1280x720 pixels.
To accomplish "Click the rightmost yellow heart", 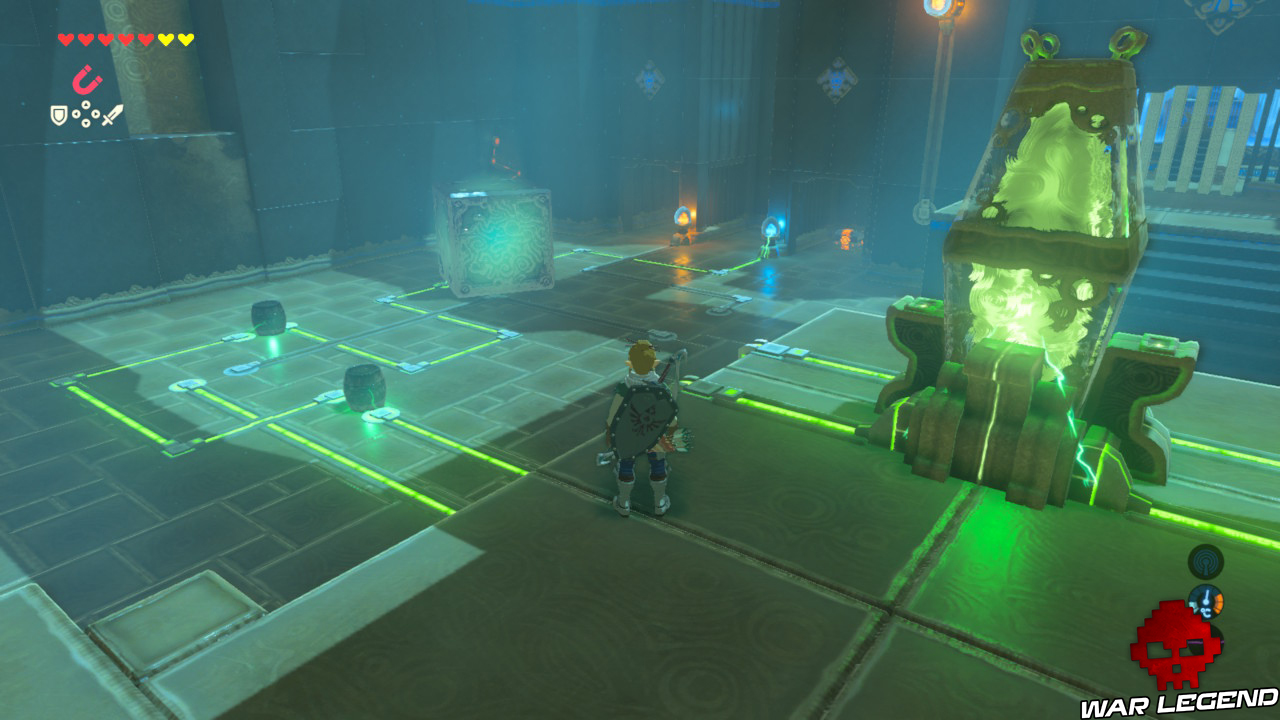I will [186, 39].
